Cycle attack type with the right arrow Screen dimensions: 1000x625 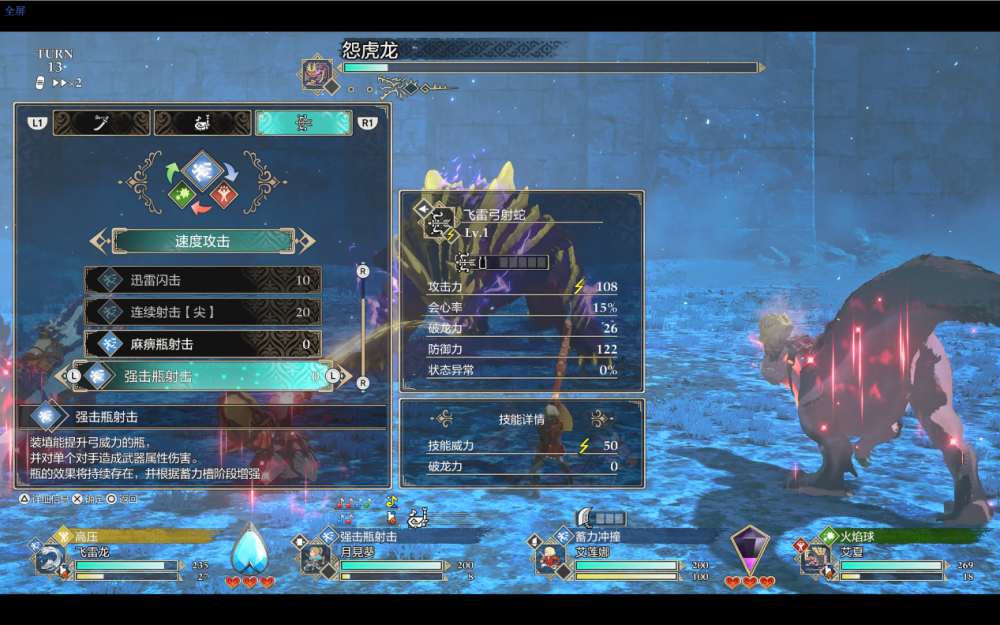pos(307,241)
